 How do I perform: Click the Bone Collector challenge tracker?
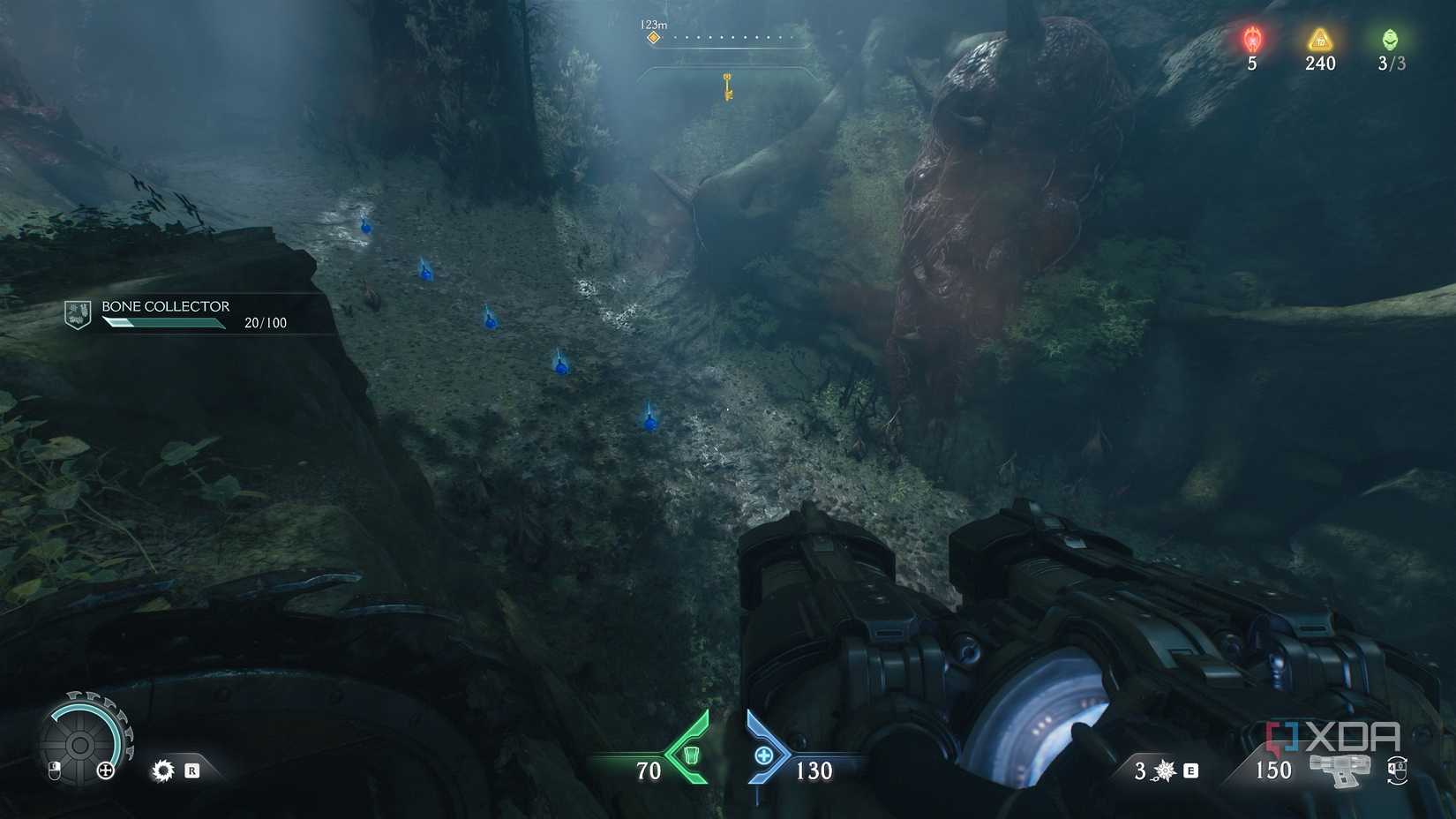pos(194,314)
